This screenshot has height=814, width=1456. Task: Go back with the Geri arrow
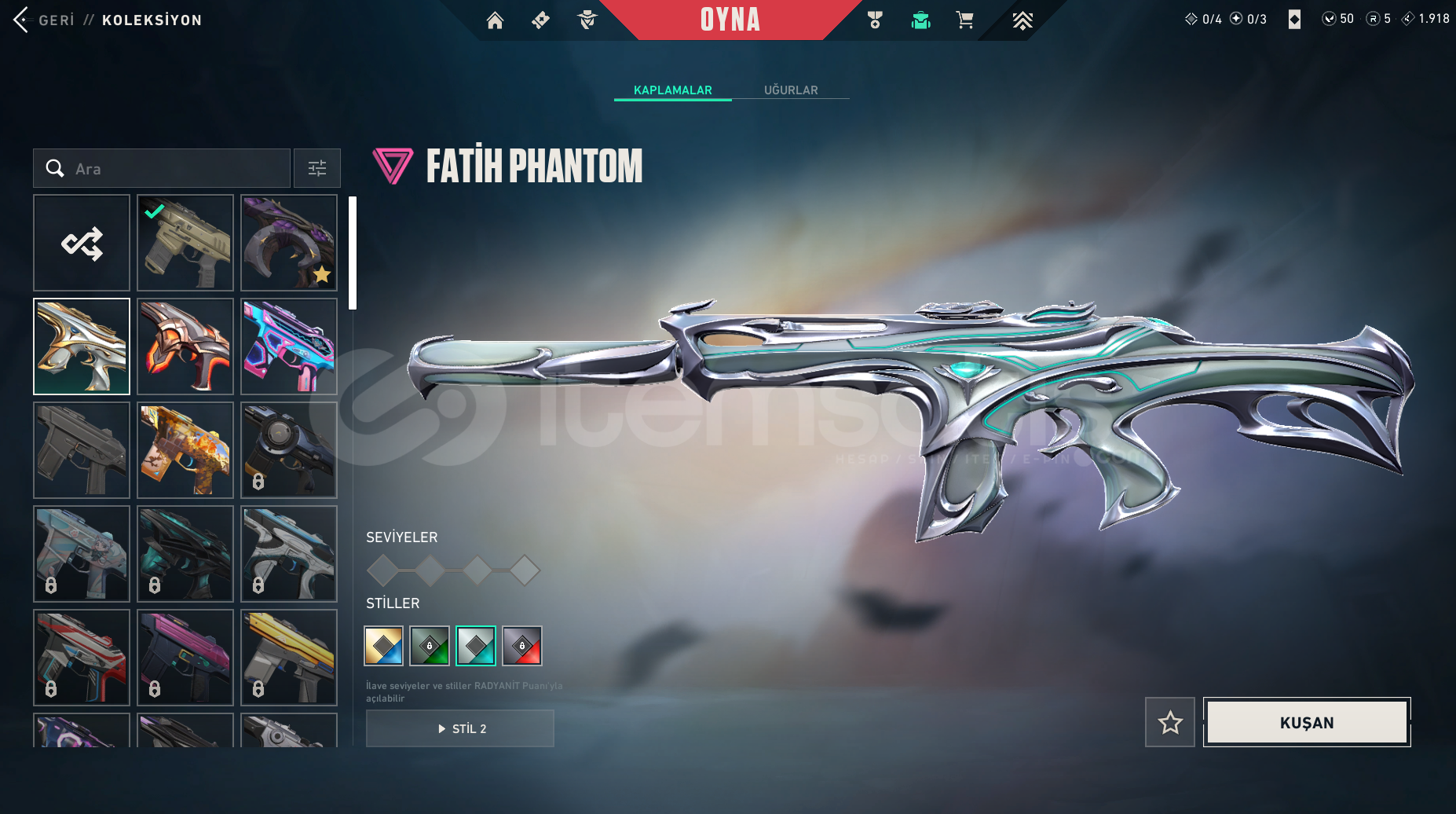click(x=21, y=20)
